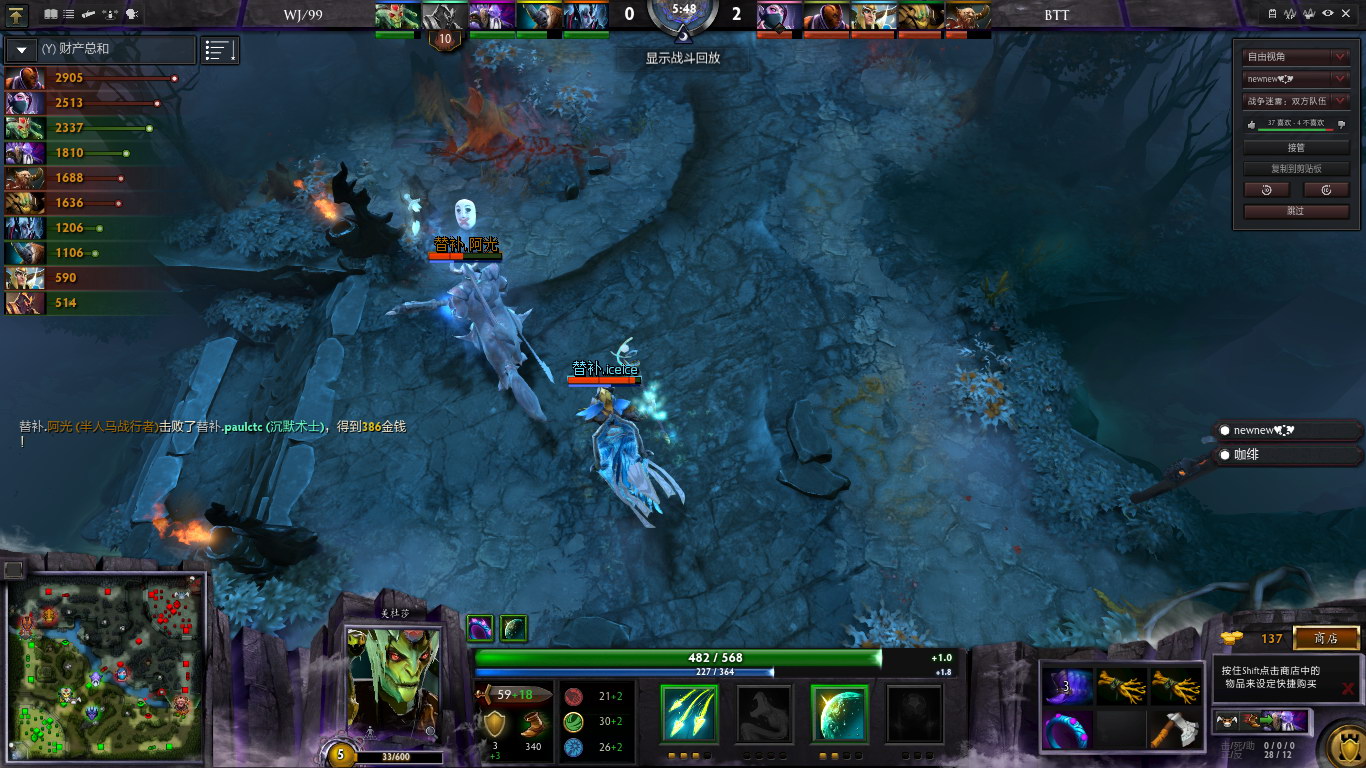Click the Quelling Blade axe item slot
This screenshot has width=1366, height=768.
(1174, 730)
